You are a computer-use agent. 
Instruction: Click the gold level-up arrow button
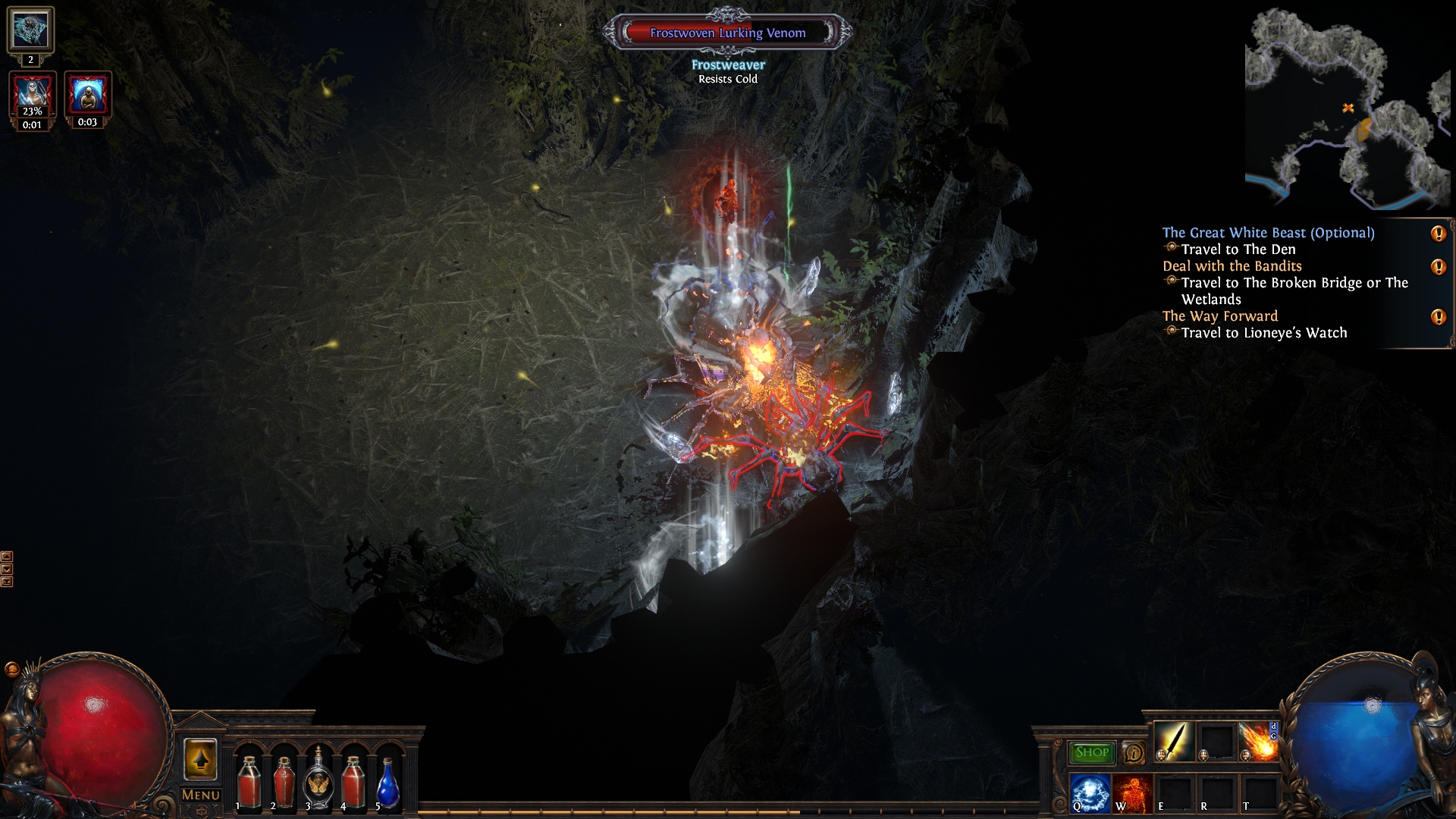[200, 759]
